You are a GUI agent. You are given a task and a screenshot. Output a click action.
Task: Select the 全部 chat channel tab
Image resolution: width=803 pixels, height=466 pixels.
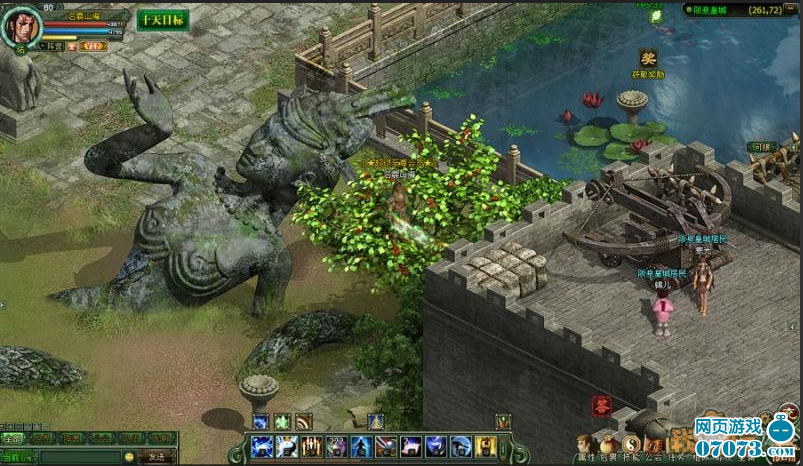[13, 438]
